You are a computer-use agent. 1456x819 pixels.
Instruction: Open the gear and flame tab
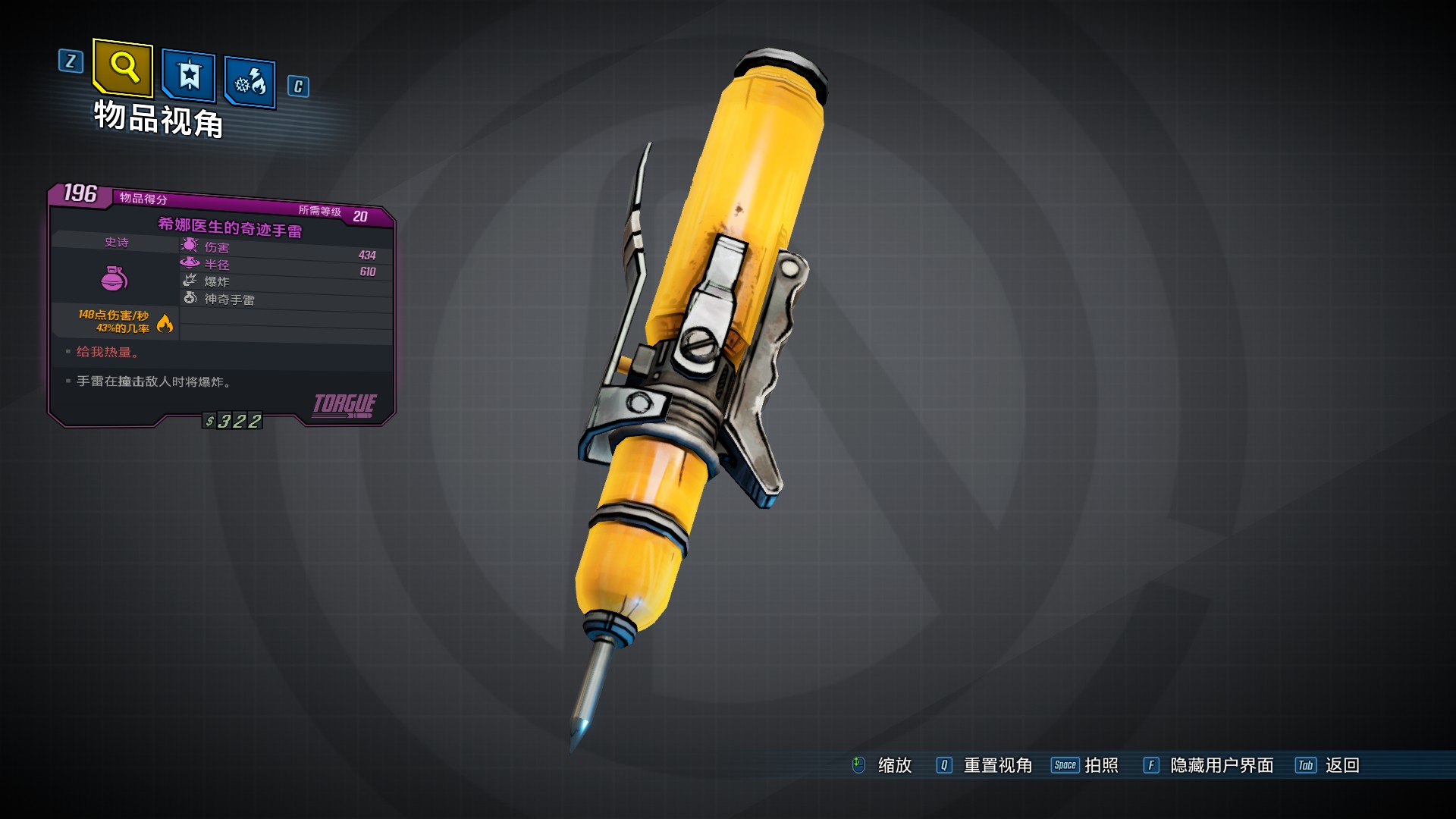click(249, 82)
